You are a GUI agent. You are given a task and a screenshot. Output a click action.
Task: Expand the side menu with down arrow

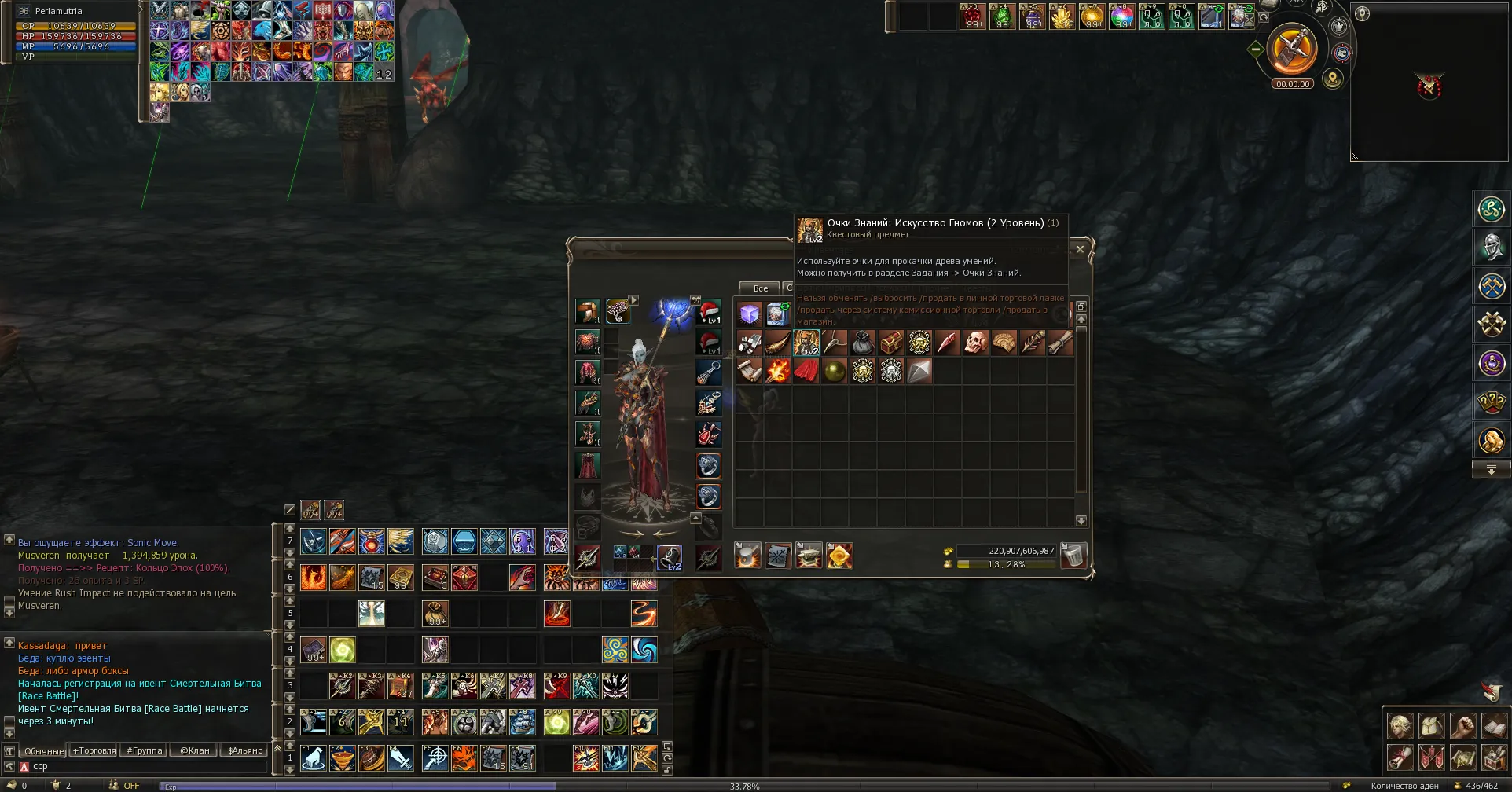point(1491,469)
